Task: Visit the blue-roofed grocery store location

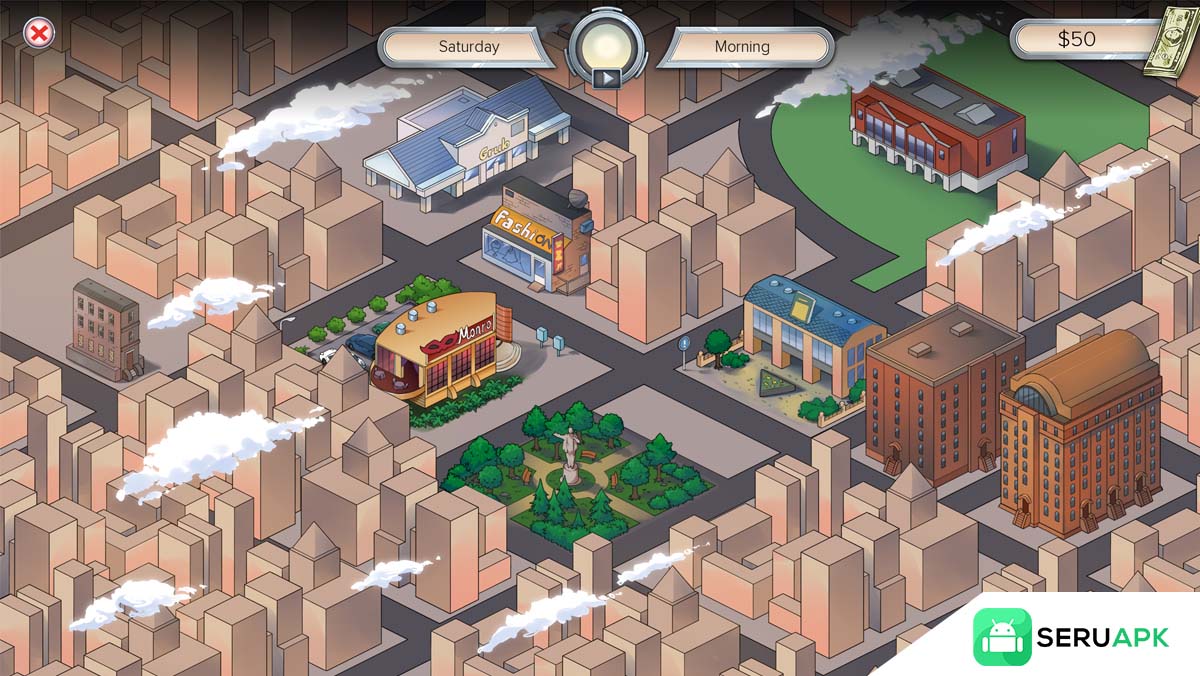Action: (x=468, y=146)
